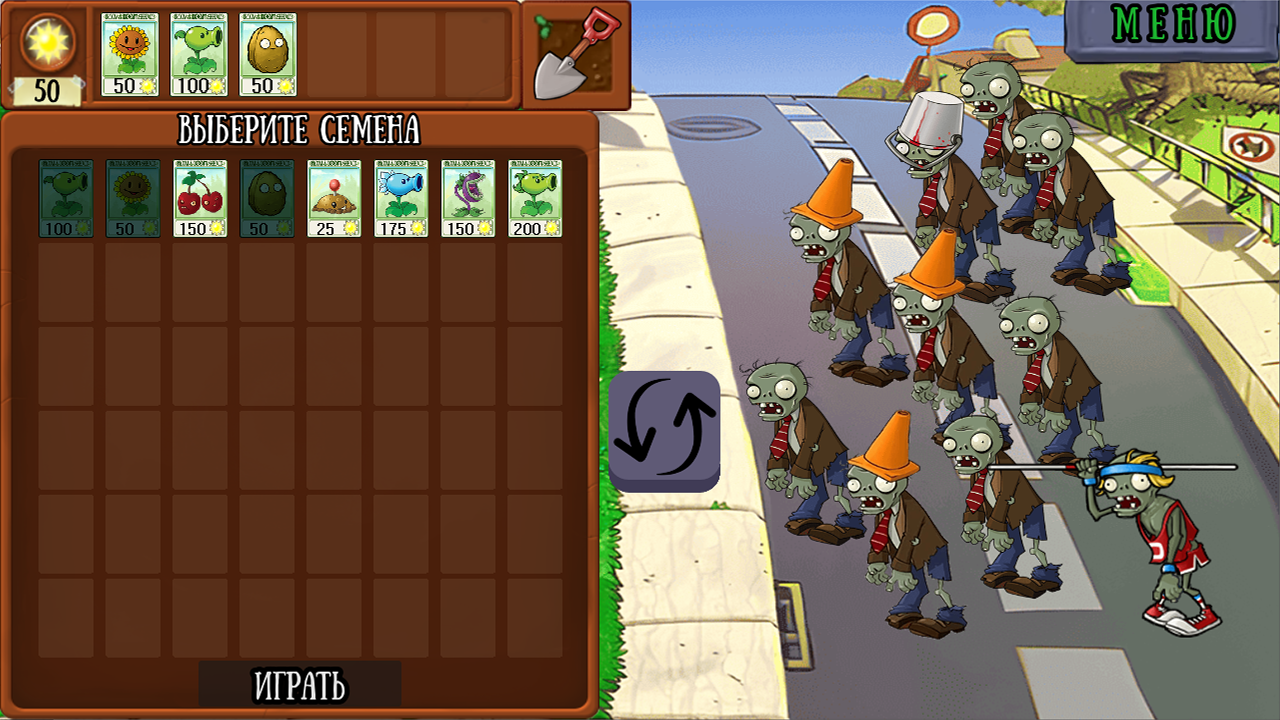This screenshot has width=1280, height=720.
Task: Select the Peashooter seed card costing 100
Action: tap(64, 200)
